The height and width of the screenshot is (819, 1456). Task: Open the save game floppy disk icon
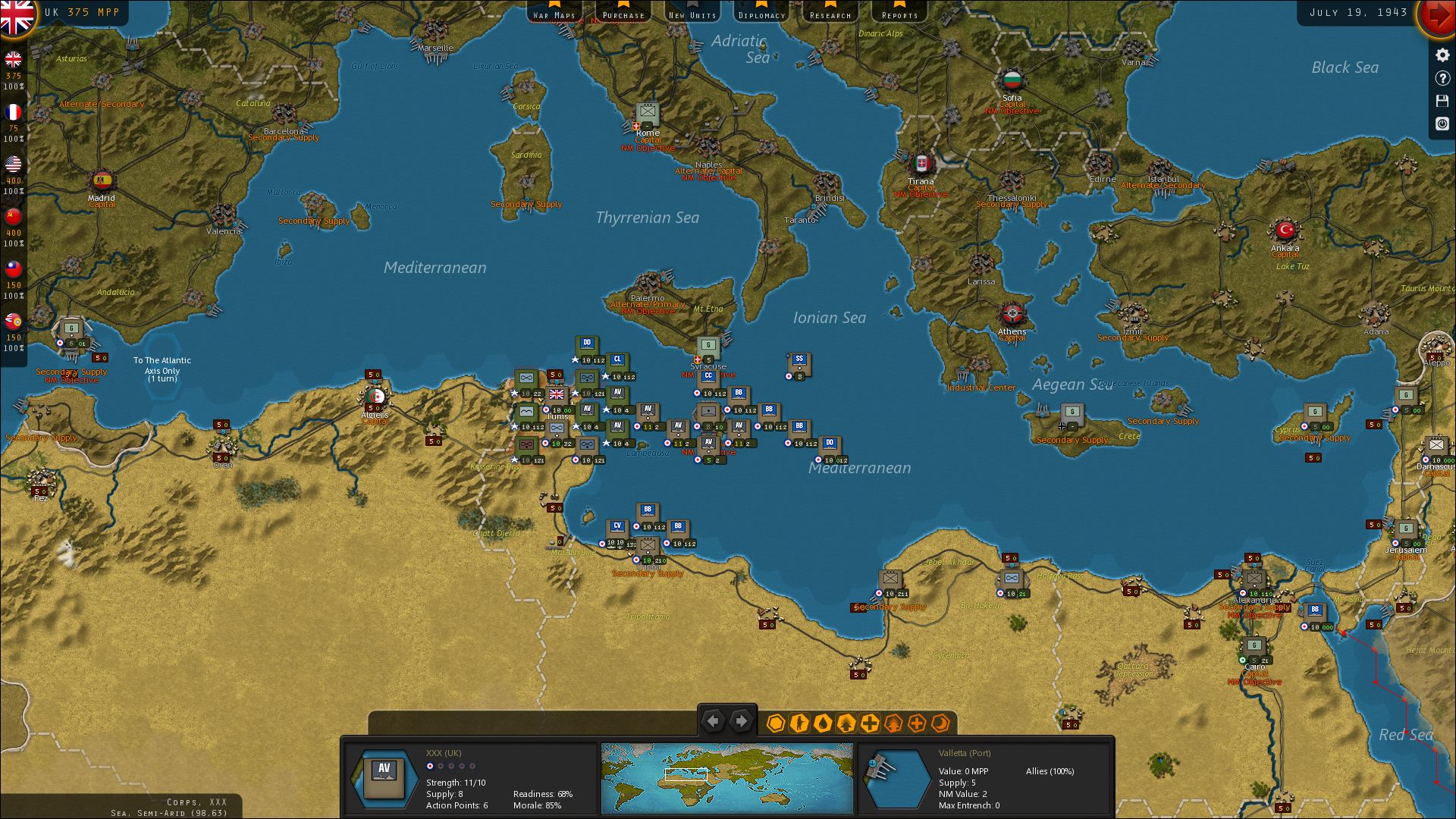tap(1442, 100)
